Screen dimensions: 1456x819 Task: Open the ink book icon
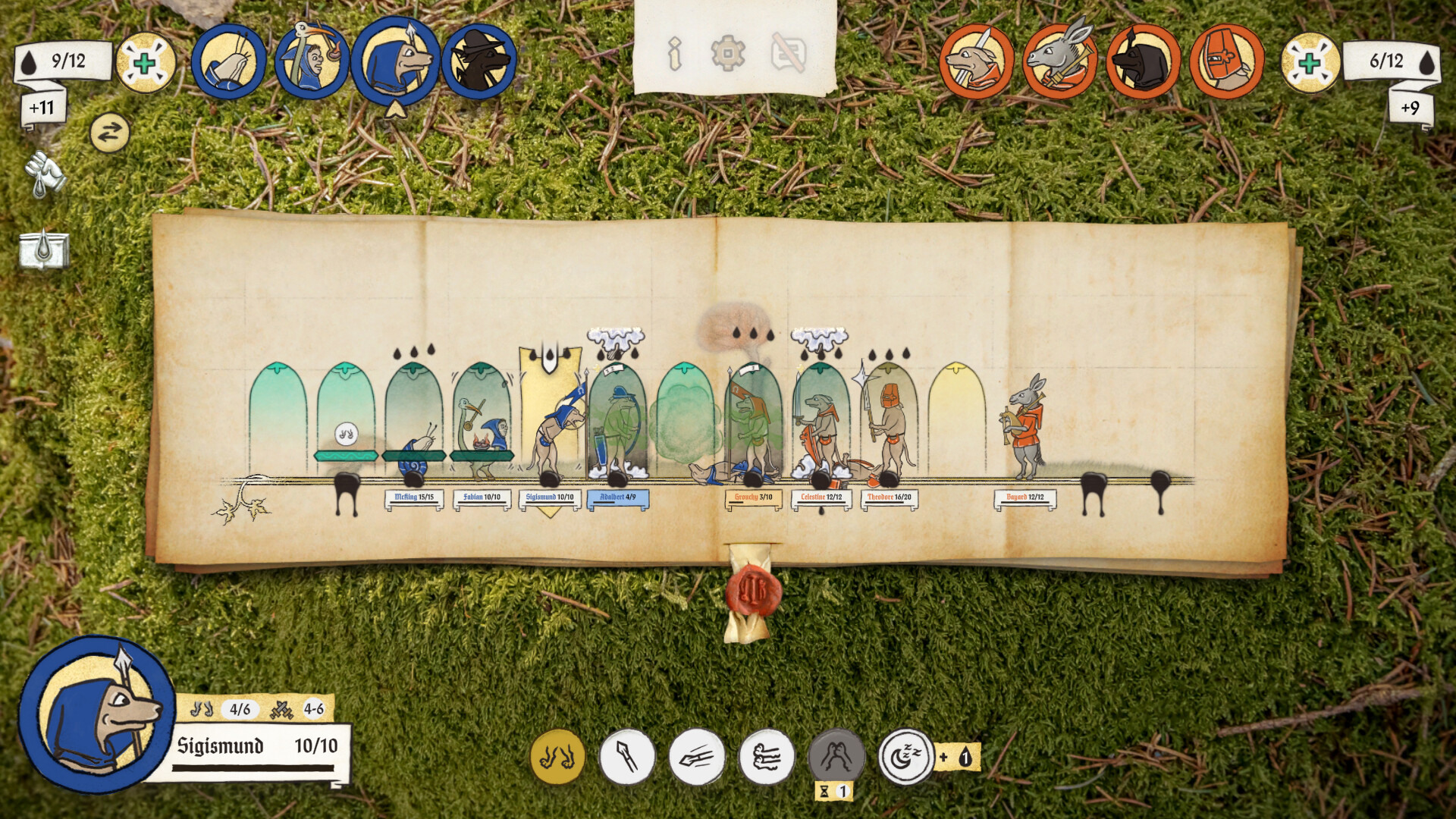(45, 249)
